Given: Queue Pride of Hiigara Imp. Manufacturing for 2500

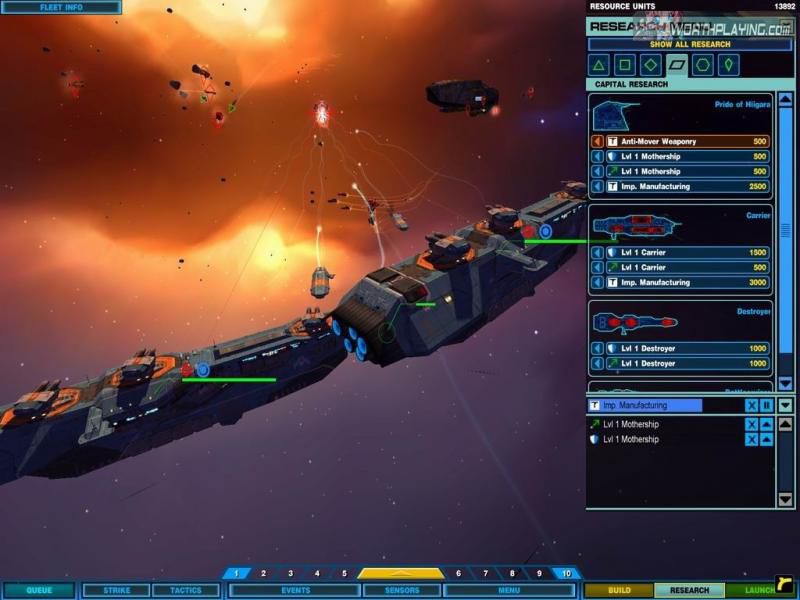Looking at the screenshot, I should tap(680, 186).
